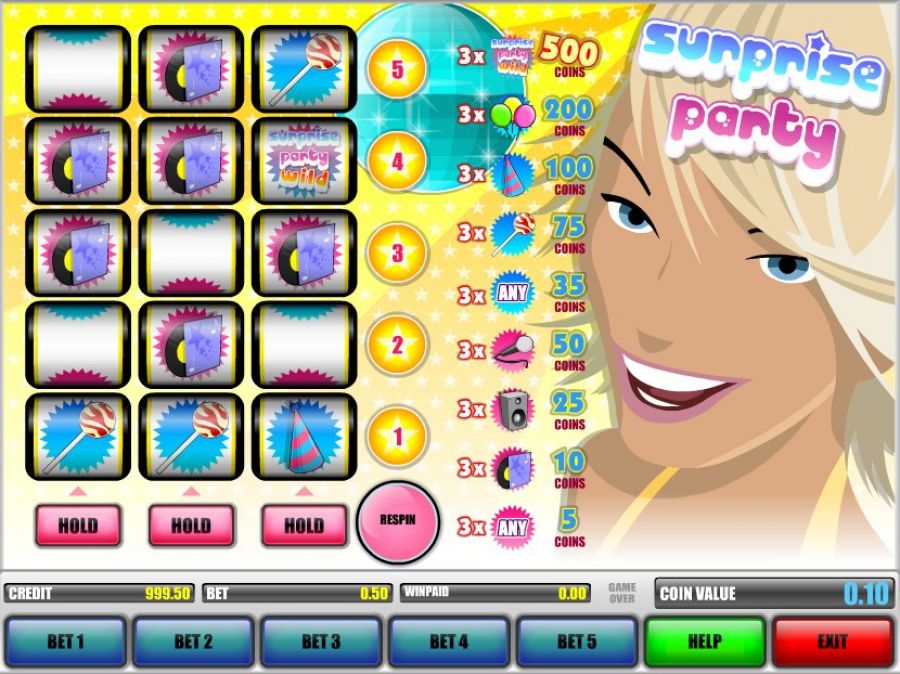The height and width of the screenshot is (674, 900).
Task: Hit the pink Respin button
Action: pyautogui.click(x=397, y=521)
